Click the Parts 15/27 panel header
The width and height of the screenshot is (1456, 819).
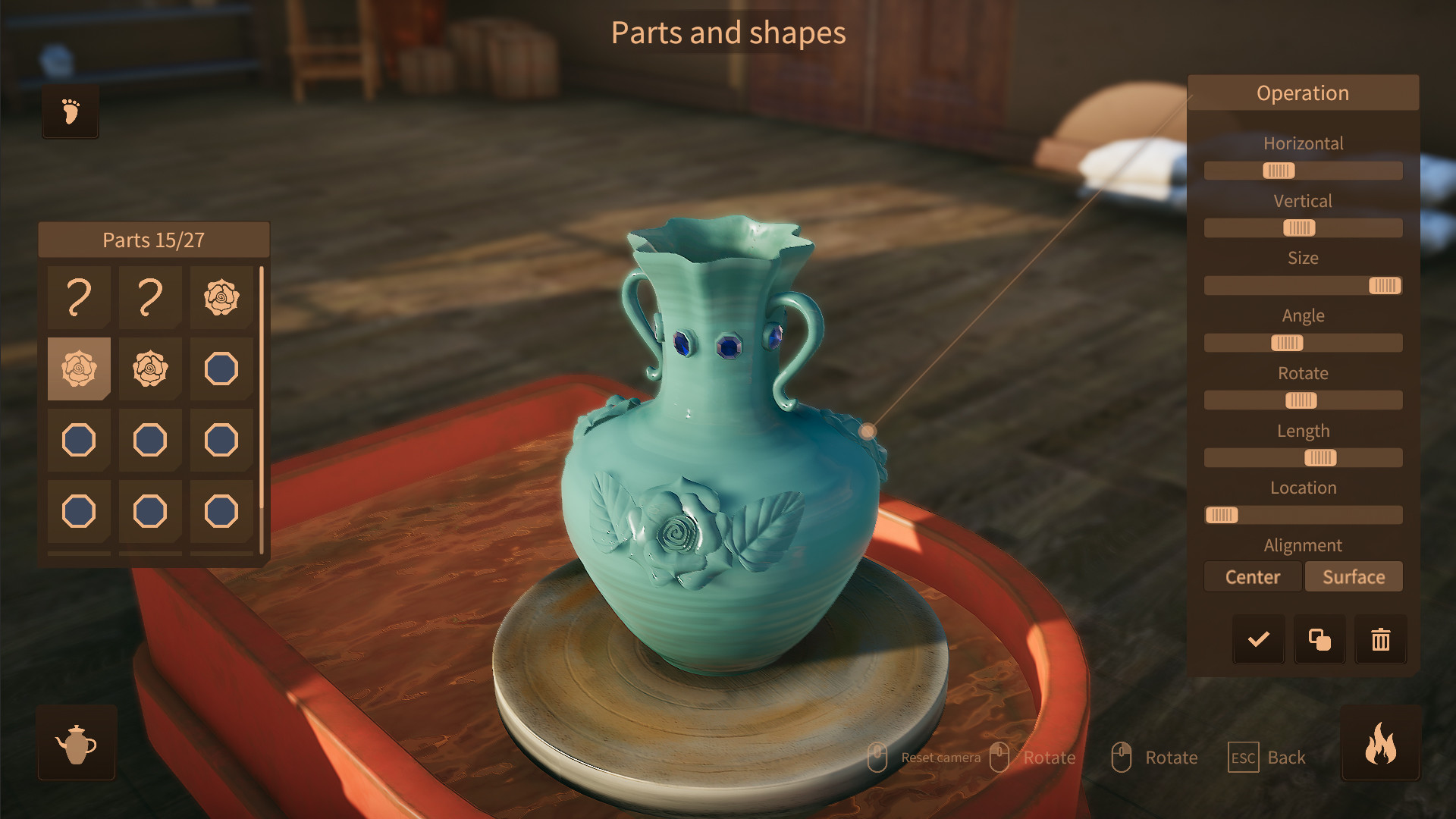[x=154, y=240]
